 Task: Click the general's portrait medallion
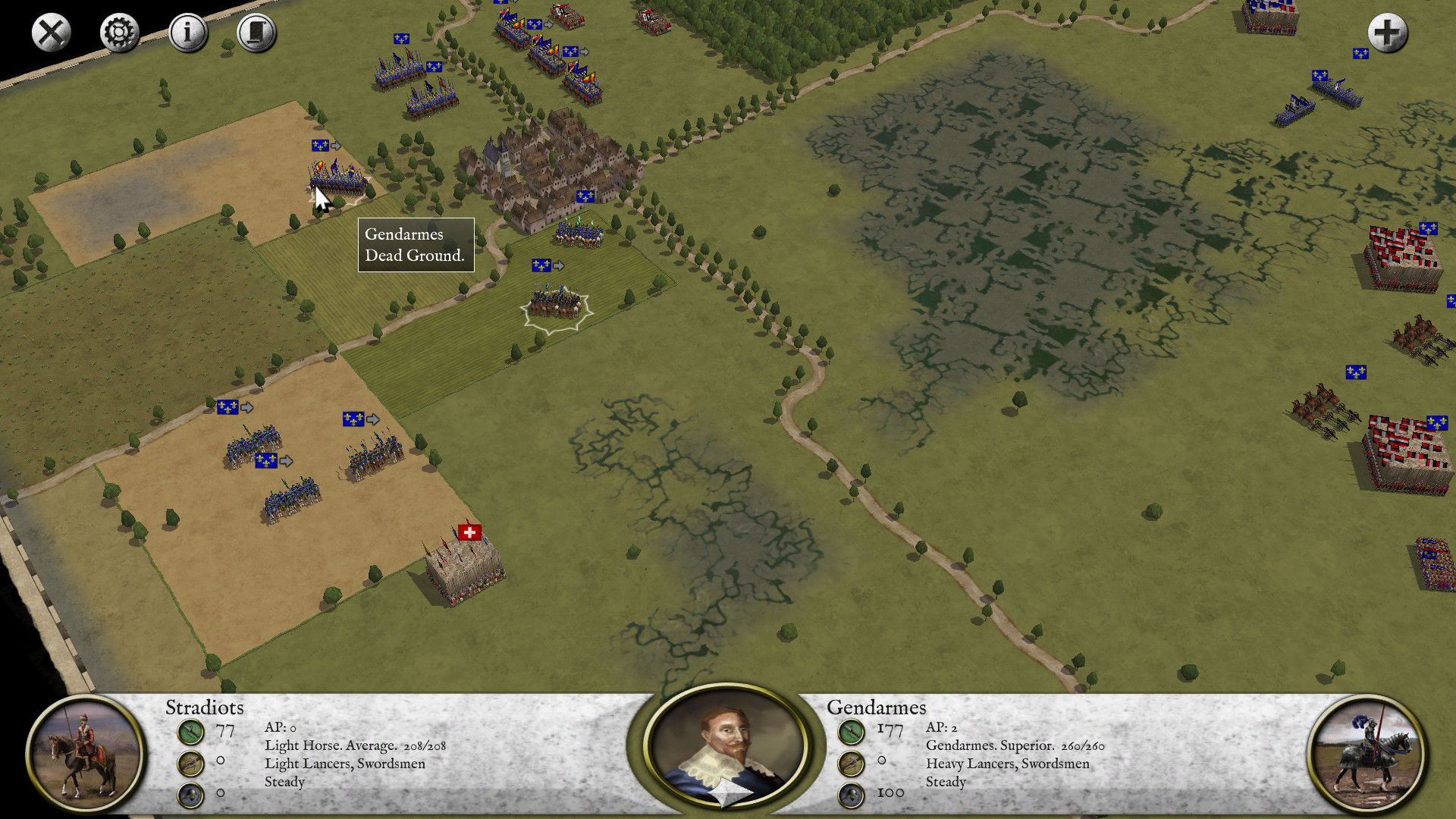pyautogui.click(x=727, y=747)
